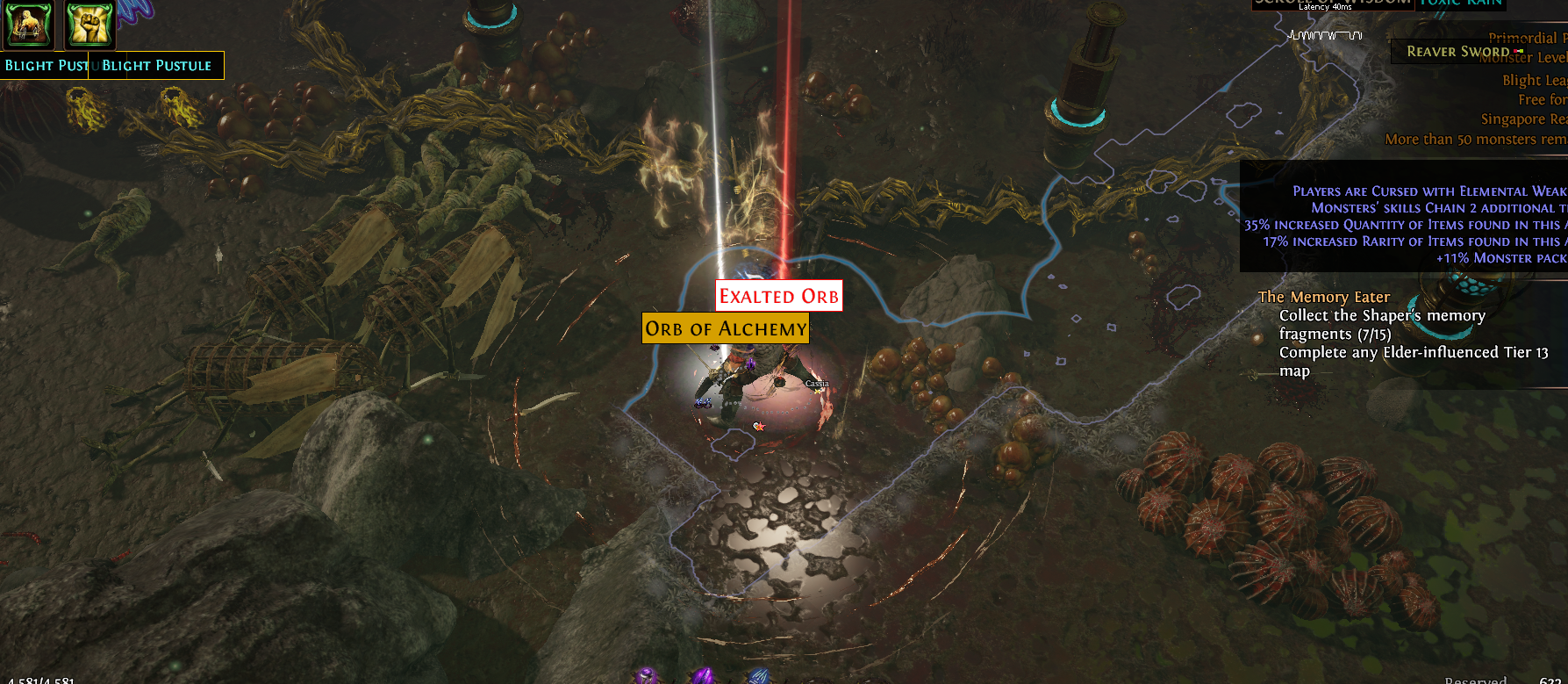Toggle the Exalted Orb ground label highlight
Image resolution: width=1568 pixels, height=684 pixels.
[778, 296]
